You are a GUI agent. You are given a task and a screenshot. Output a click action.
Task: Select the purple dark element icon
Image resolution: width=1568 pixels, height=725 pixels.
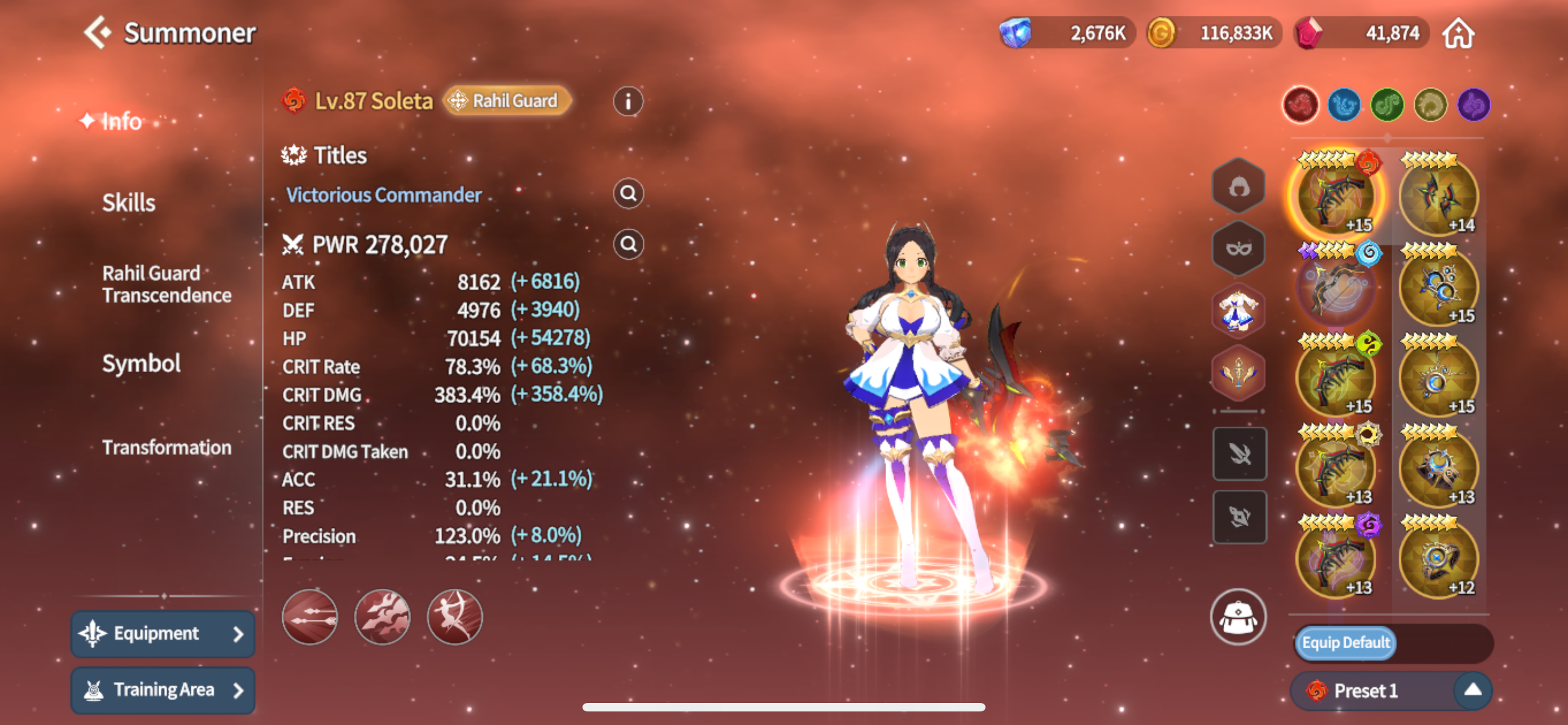pos(1474,106)
